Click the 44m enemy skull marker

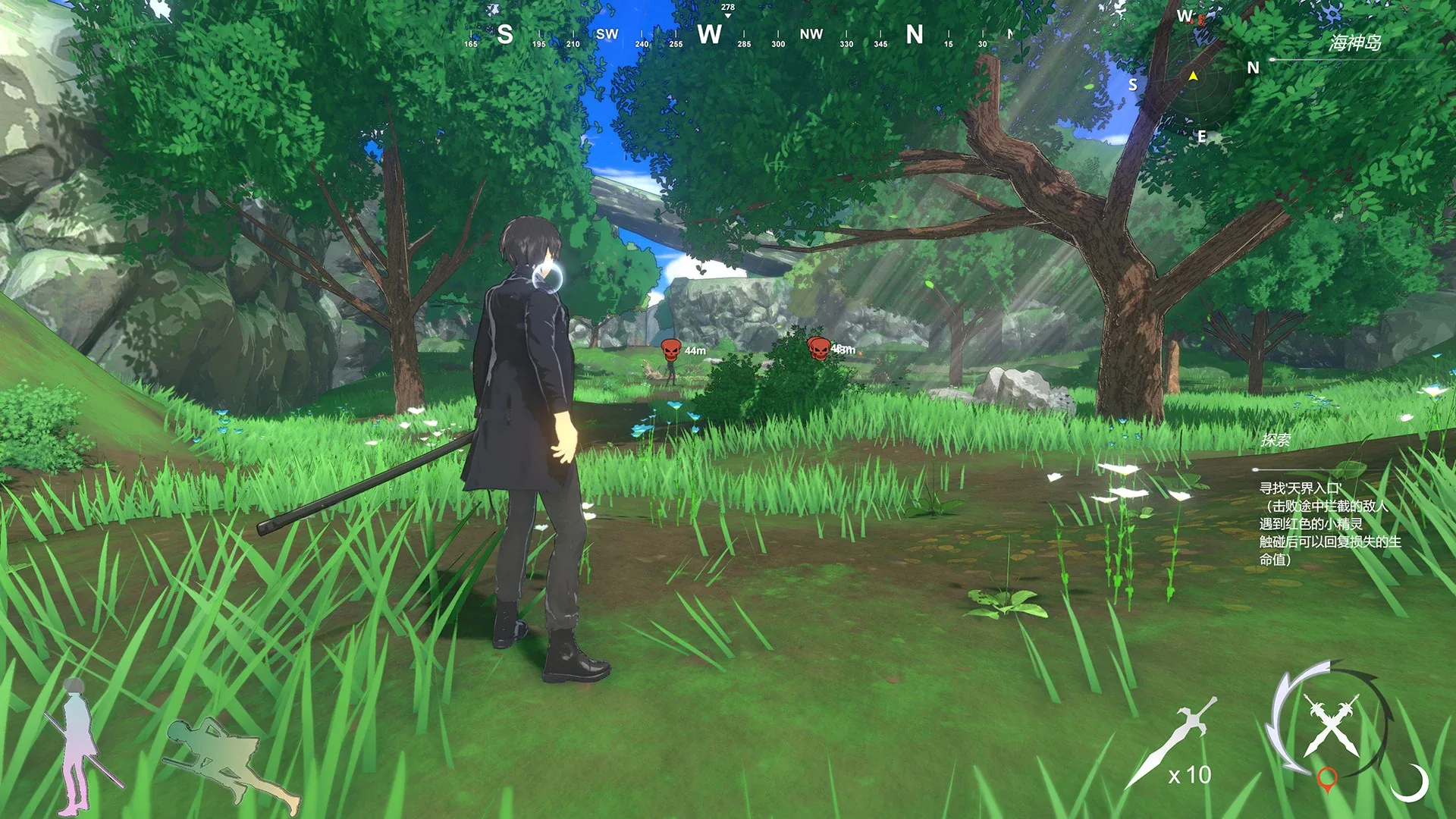(670, 349)
